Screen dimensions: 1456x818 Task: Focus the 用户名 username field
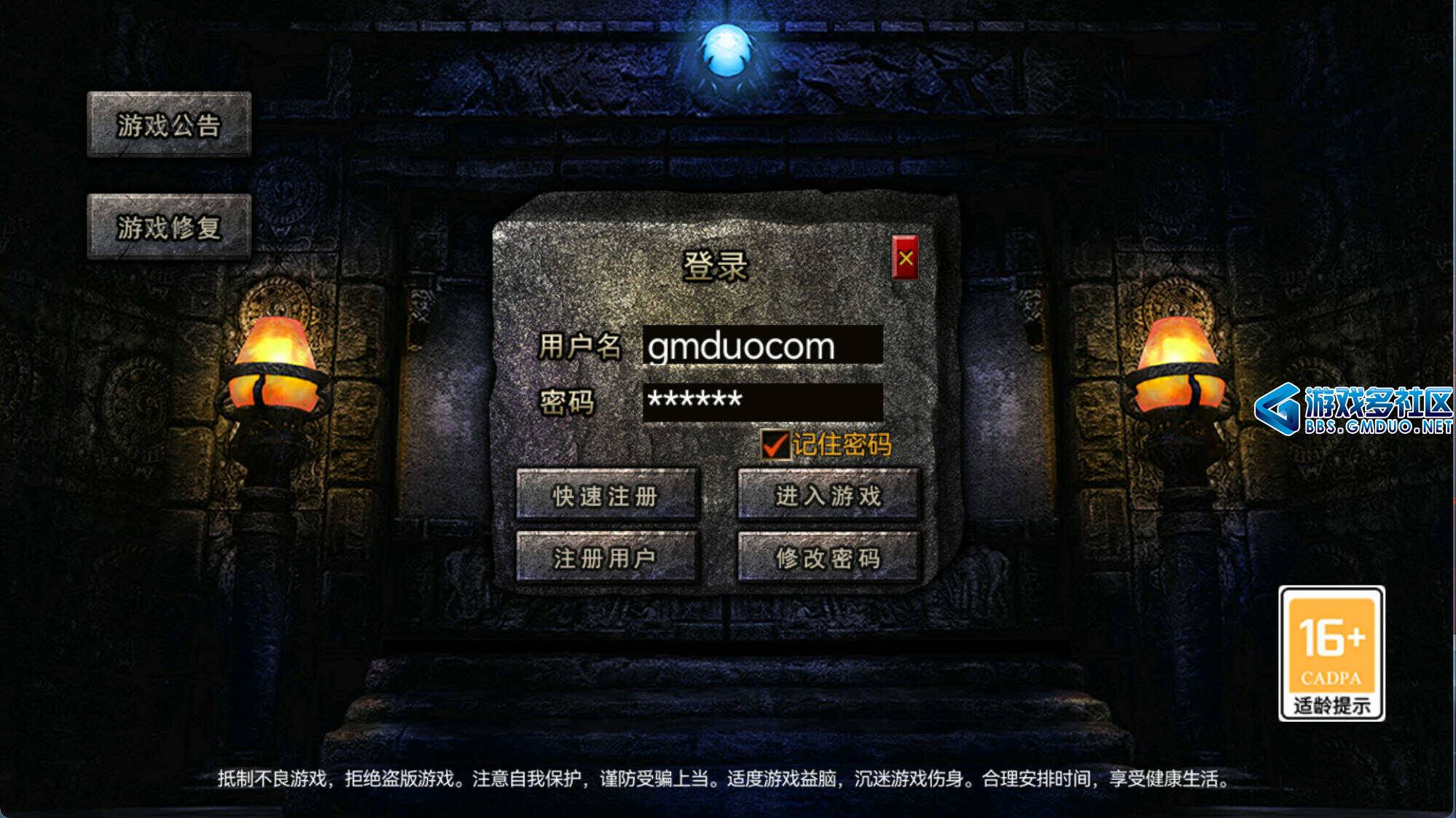[762, 346]
